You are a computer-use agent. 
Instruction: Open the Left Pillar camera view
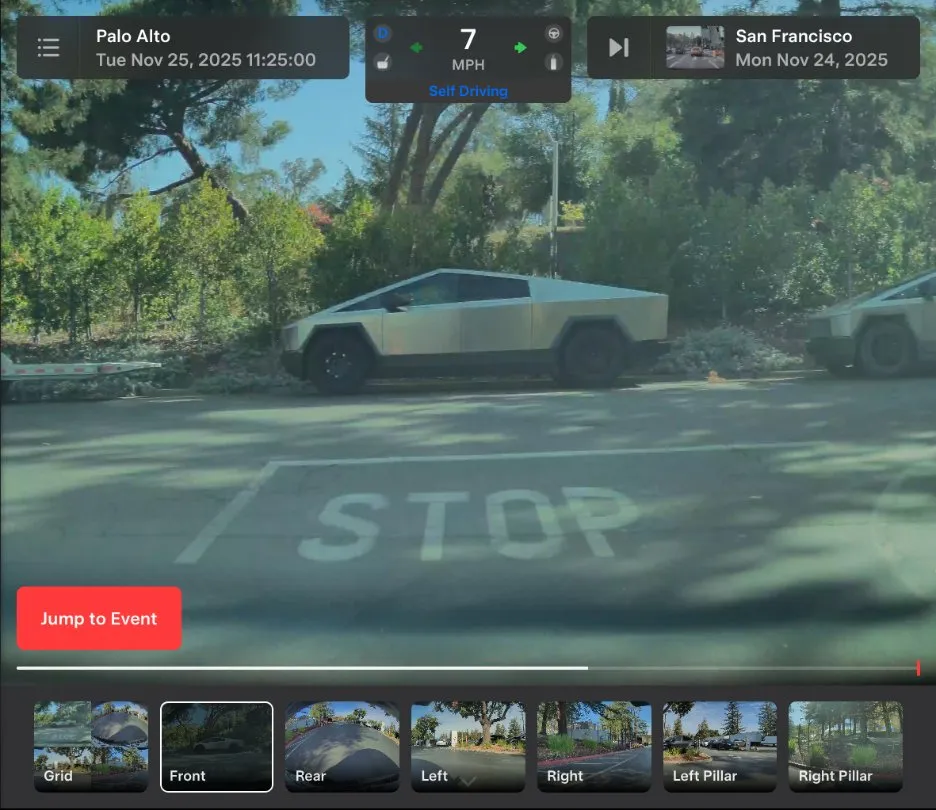click(720, 746)
